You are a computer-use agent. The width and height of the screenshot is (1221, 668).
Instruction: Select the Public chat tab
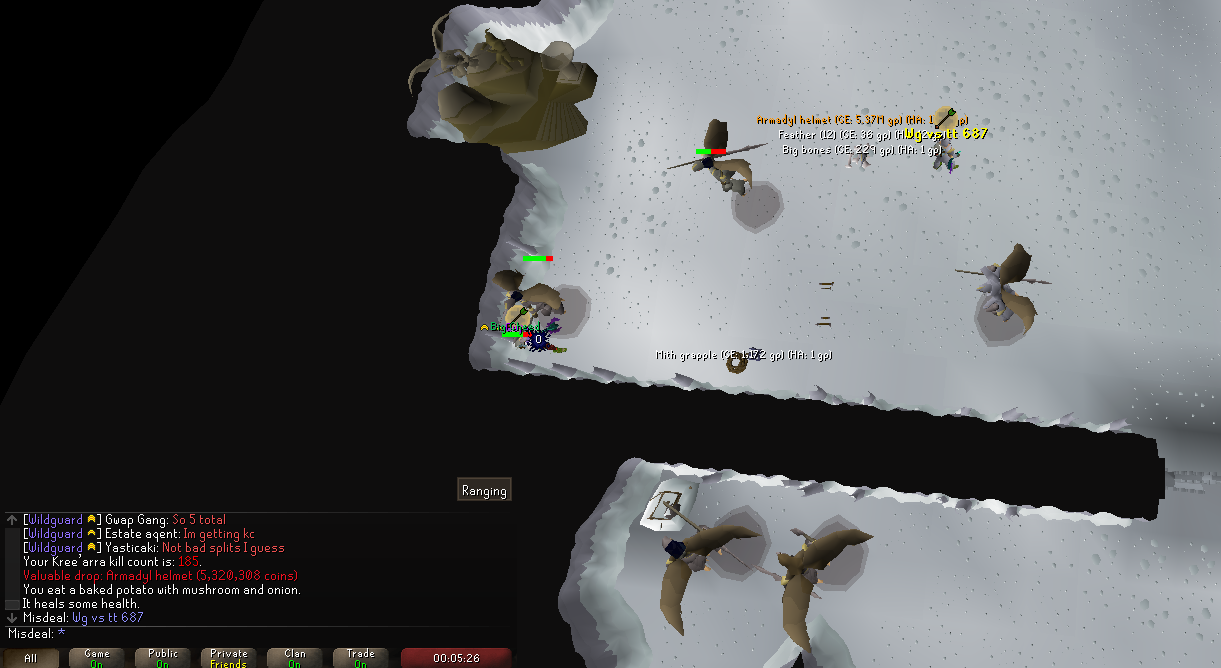pos(163,658)
